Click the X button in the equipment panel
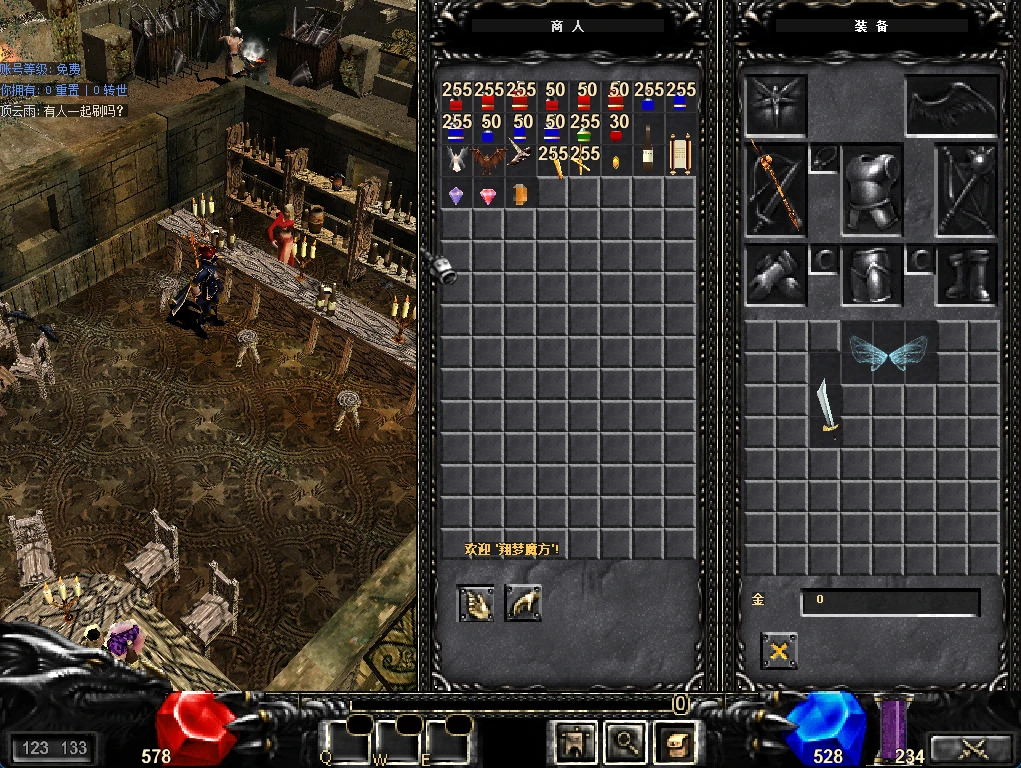 point(778,650)
